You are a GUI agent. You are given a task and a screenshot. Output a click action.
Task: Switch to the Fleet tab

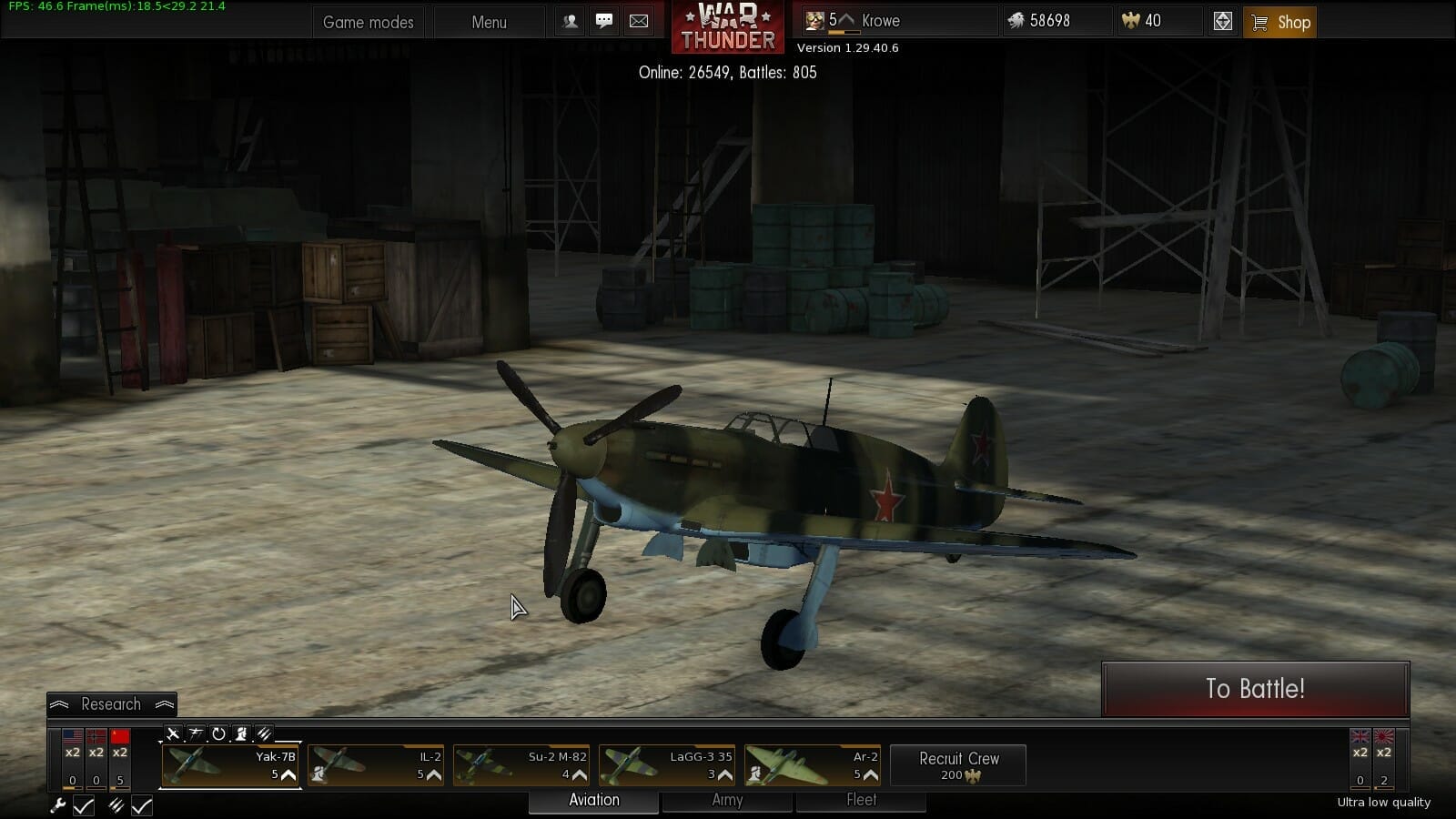point(861,801)
